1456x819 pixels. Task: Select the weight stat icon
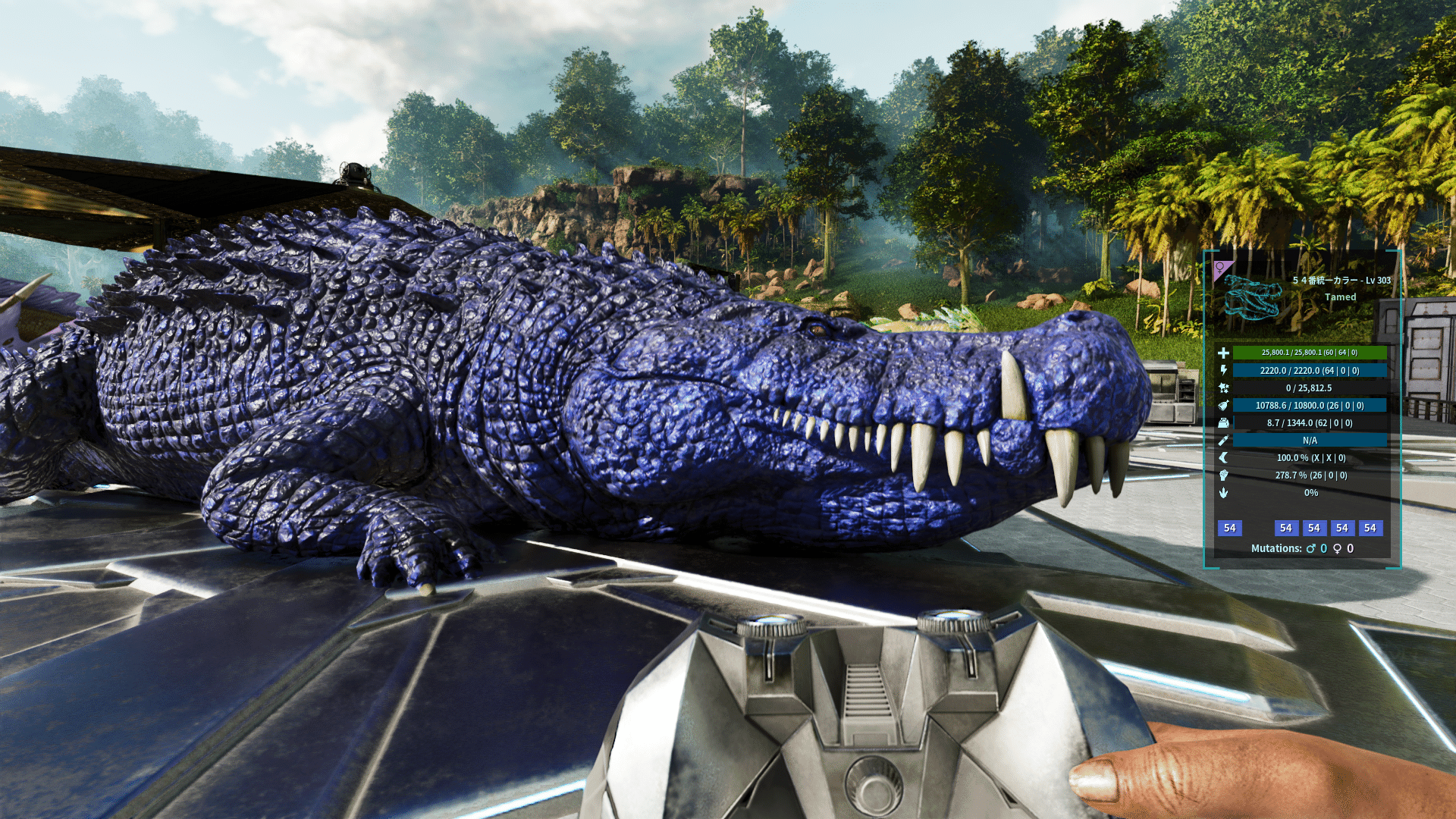pos(1223,423)
